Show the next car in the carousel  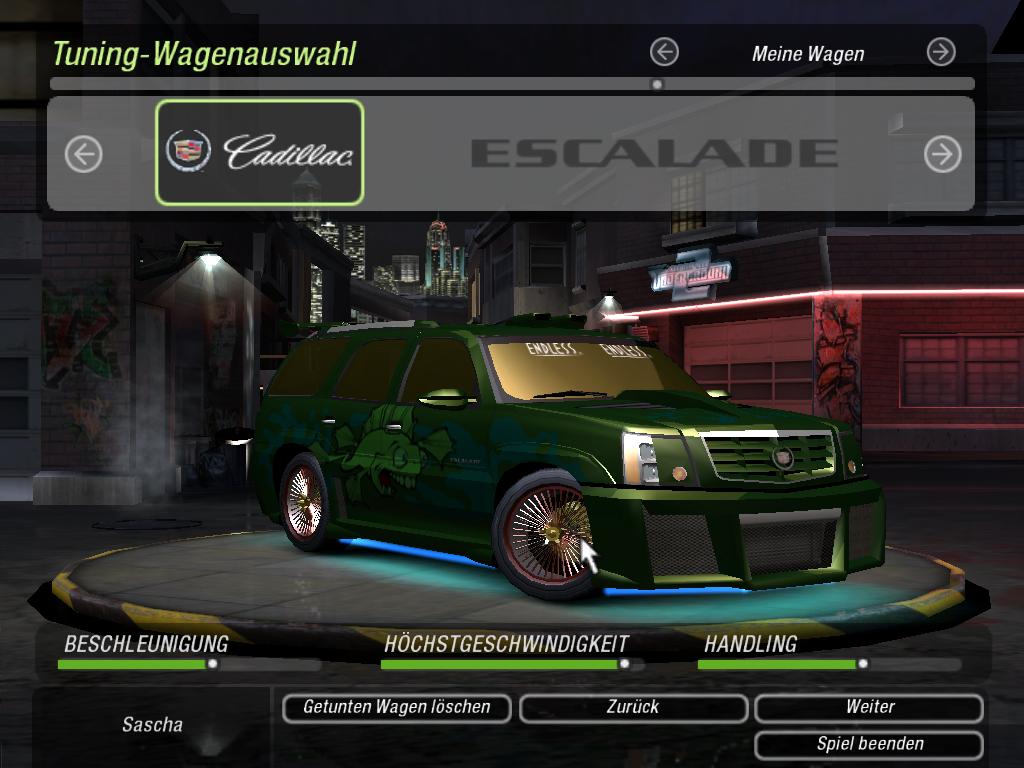942,154
